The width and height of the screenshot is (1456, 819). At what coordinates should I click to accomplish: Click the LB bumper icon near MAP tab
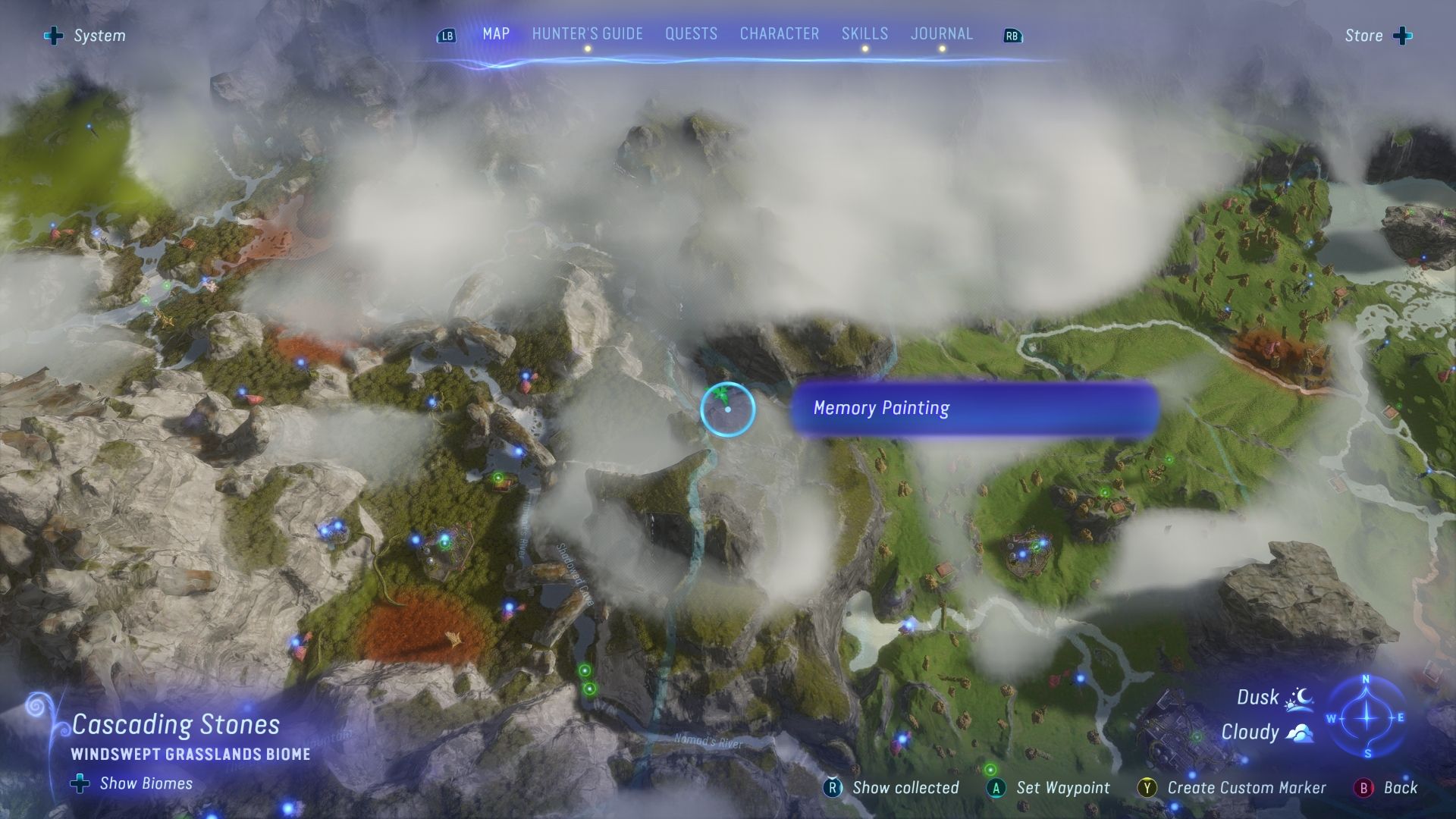(x=447, y=36)
